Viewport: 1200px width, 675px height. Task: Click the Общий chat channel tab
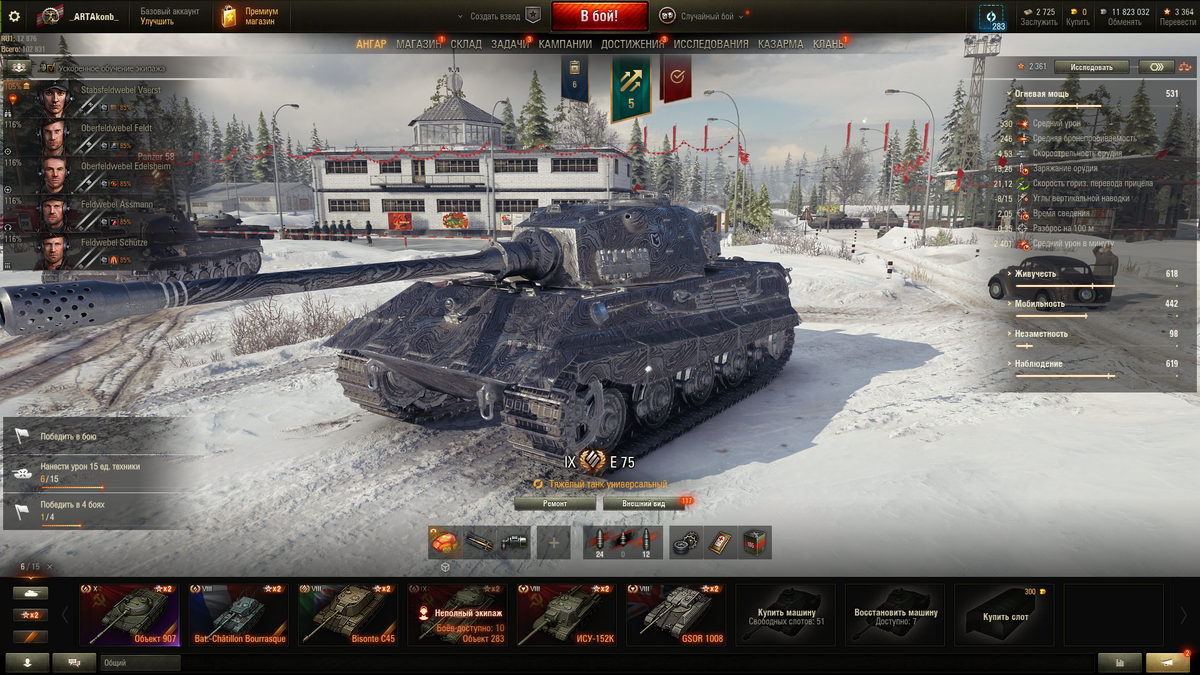click(x=140, y=662)
